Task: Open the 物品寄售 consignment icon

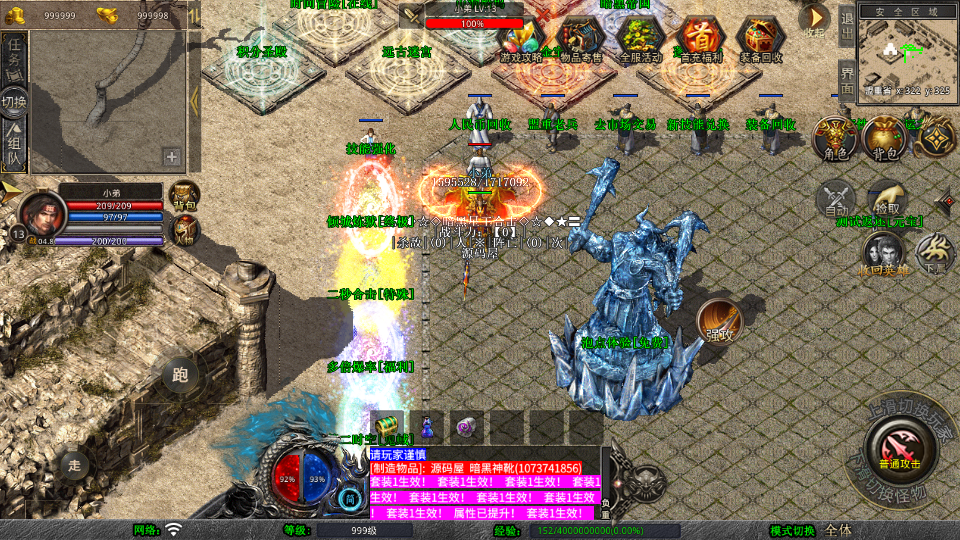Action: [580, 38]
